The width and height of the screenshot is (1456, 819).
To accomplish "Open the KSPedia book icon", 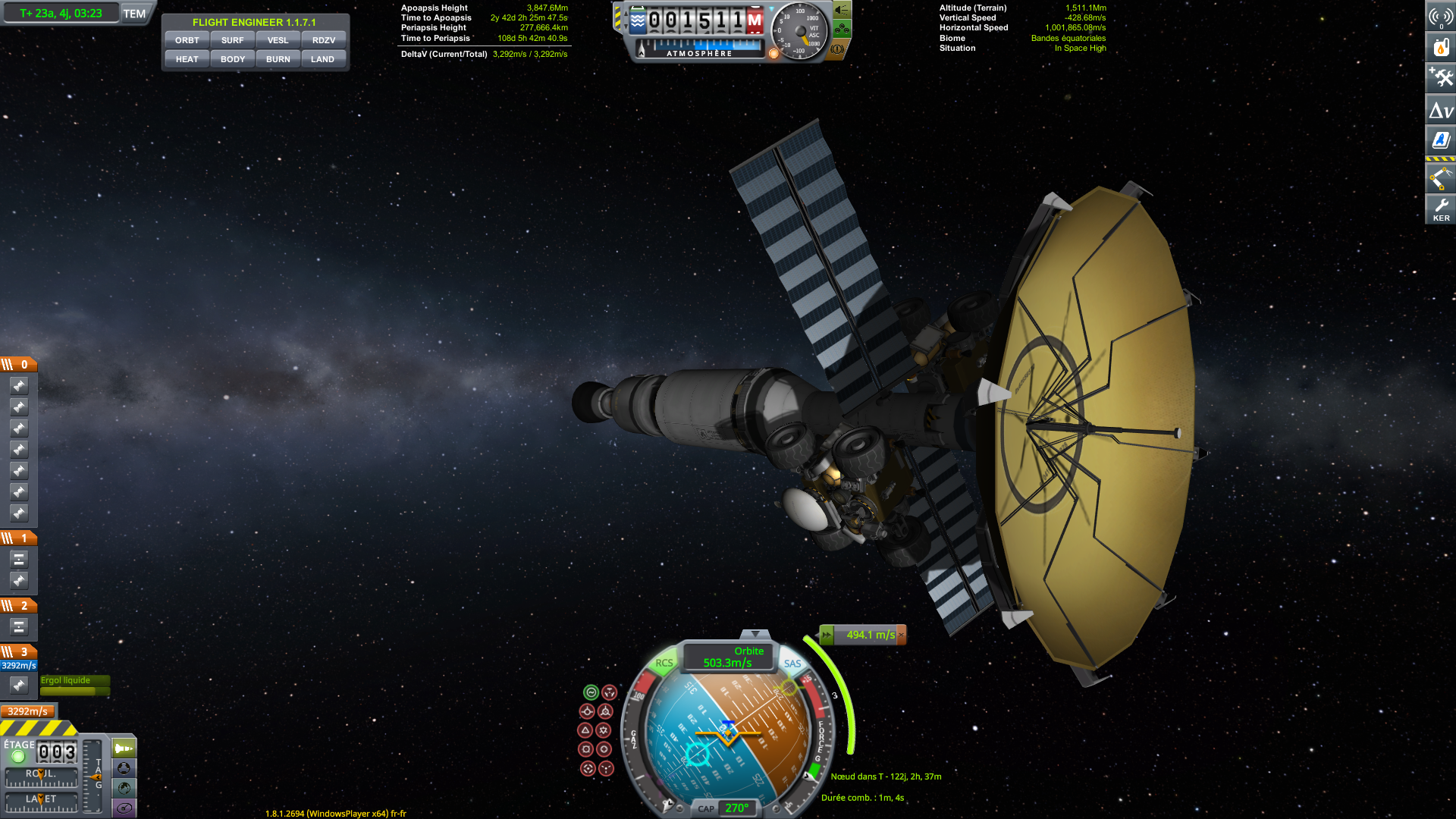I will pyautogui.click(x=1441, y=140).
